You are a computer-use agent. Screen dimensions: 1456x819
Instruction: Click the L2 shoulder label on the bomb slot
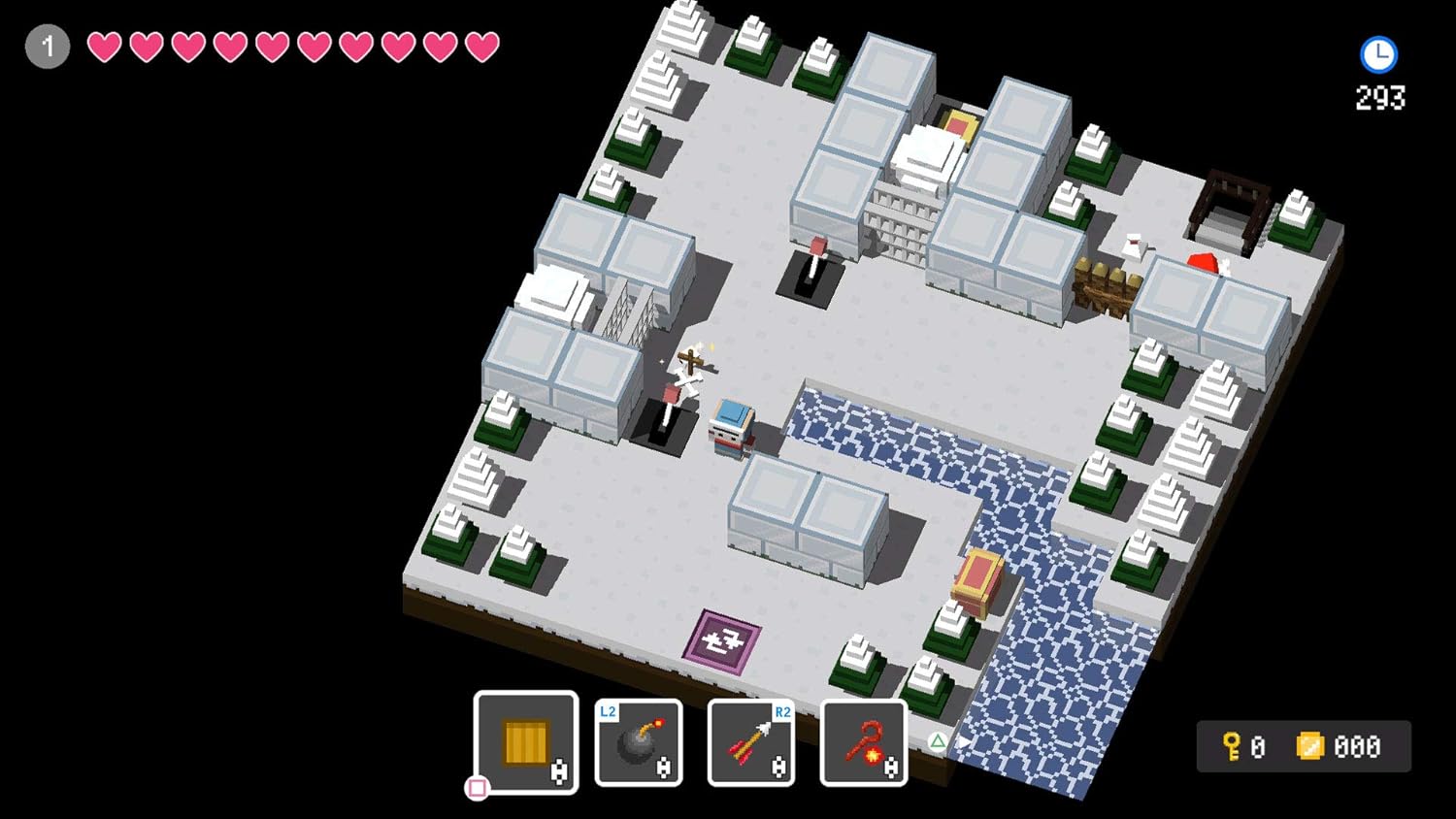coord(607,710)
